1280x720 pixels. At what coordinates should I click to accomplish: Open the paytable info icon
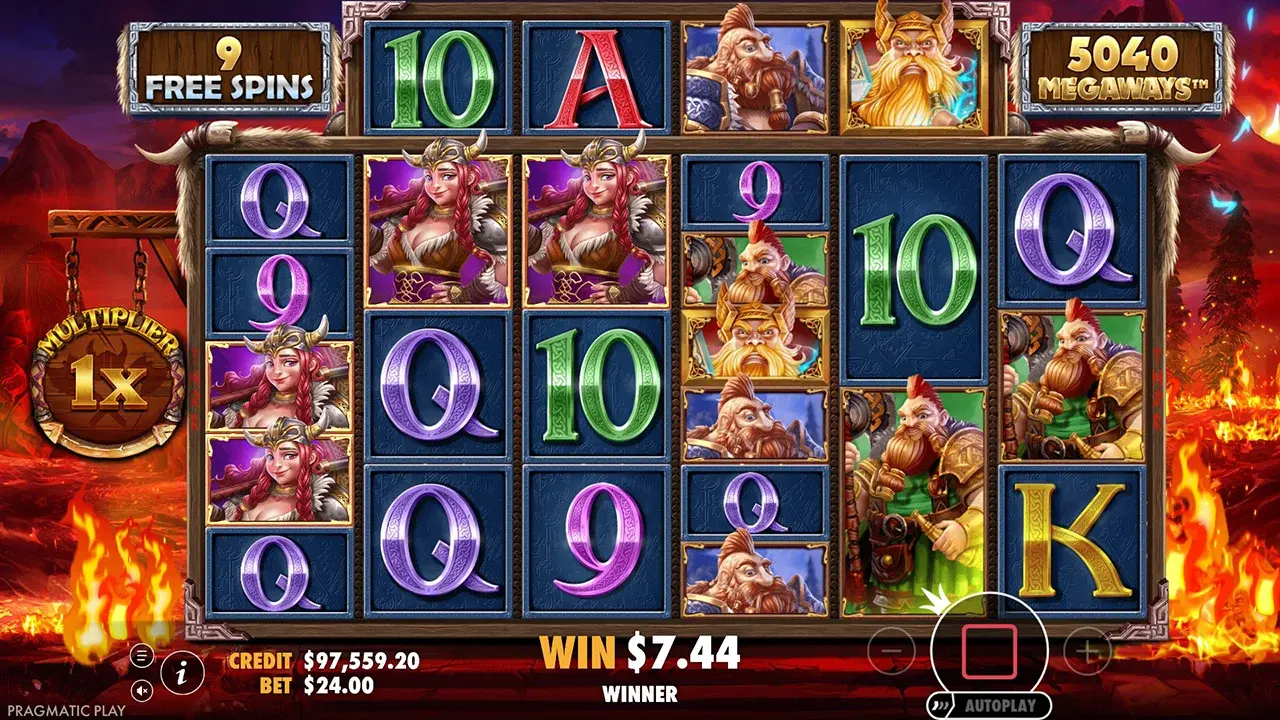(x=180, y=674)
